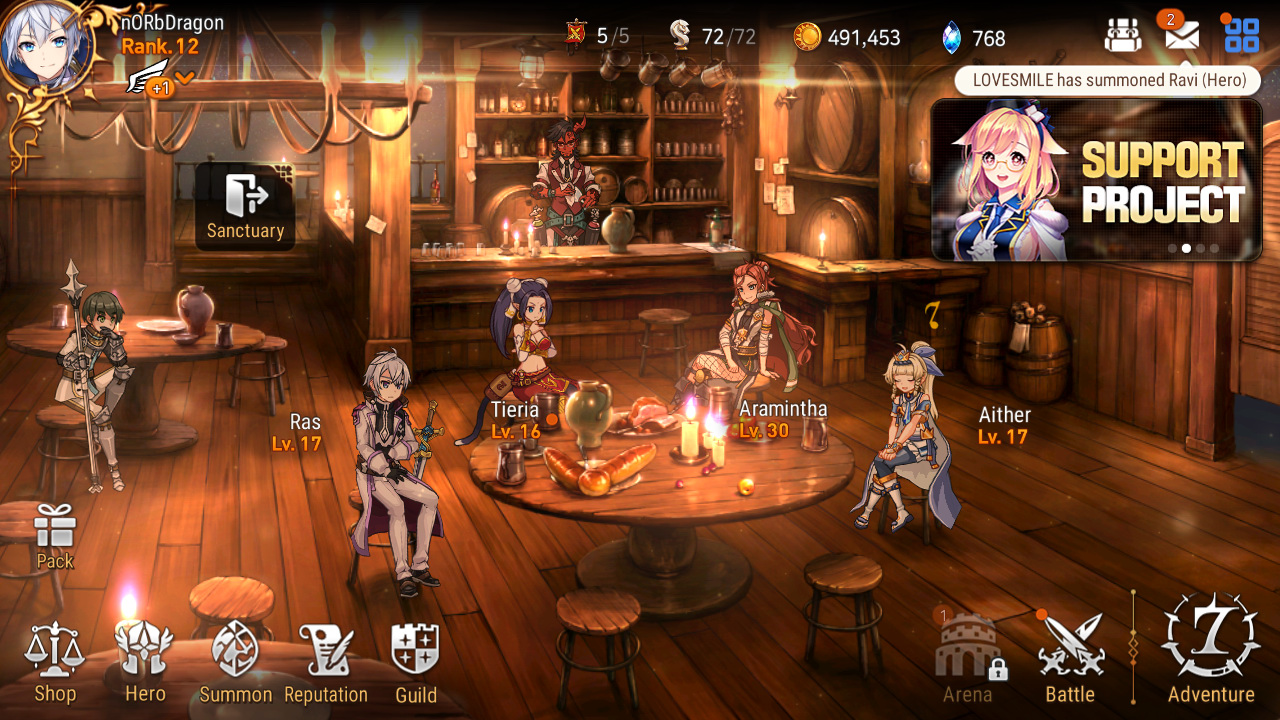Open the Shop menu
Screen dimensions: 1280x720
coord(55,662)
